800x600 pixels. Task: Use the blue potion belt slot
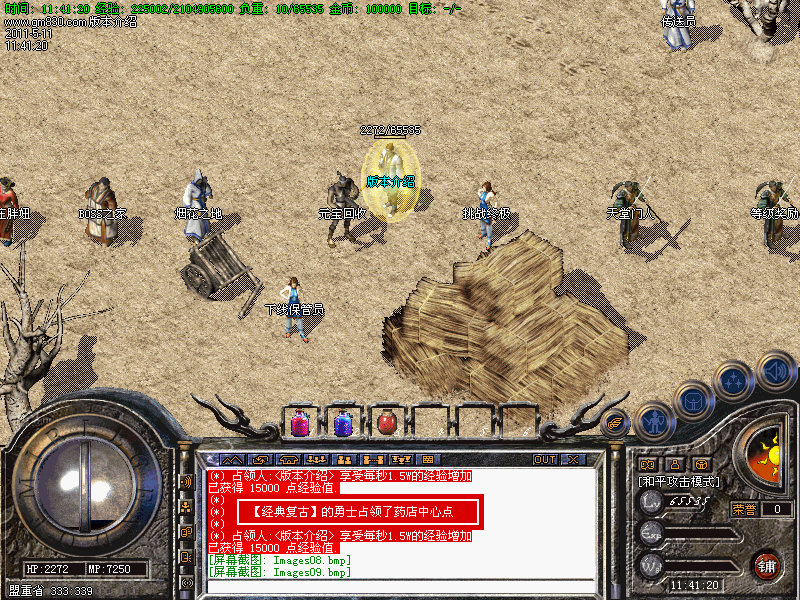coord(343,423)
